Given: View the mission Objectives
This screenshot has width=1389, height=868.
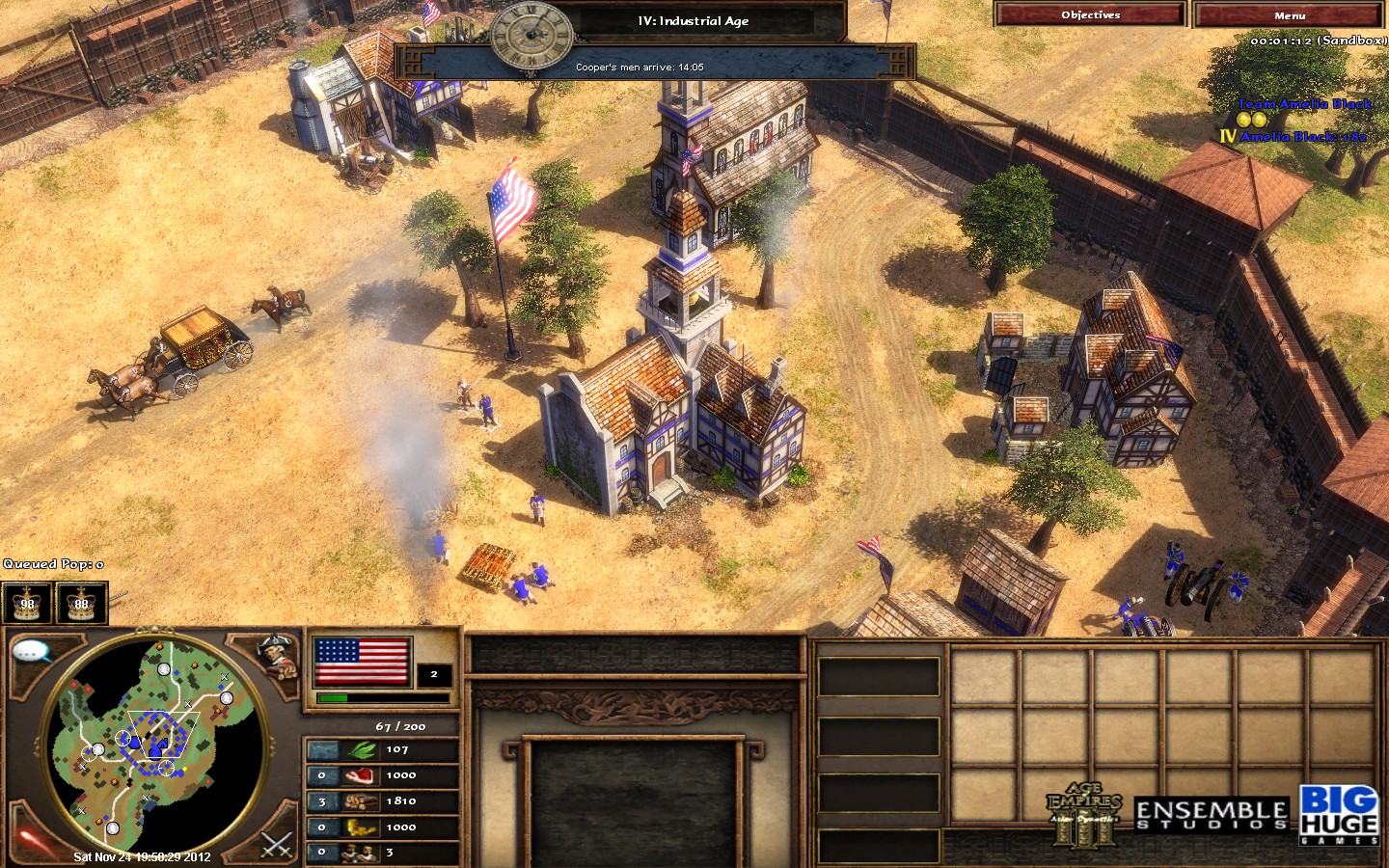Looking at the screenshot, I should [1089, 15].
